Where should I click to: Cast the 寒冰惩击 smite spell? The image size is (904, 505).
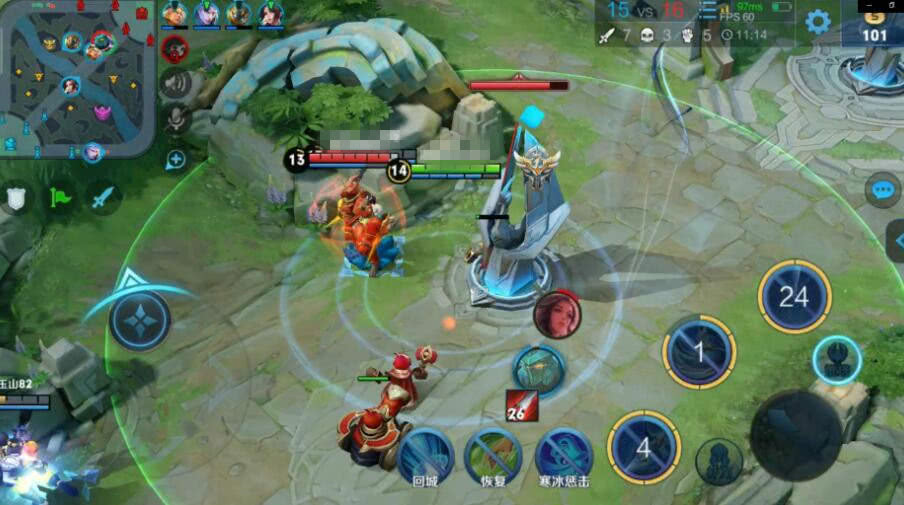click(562, 455)
